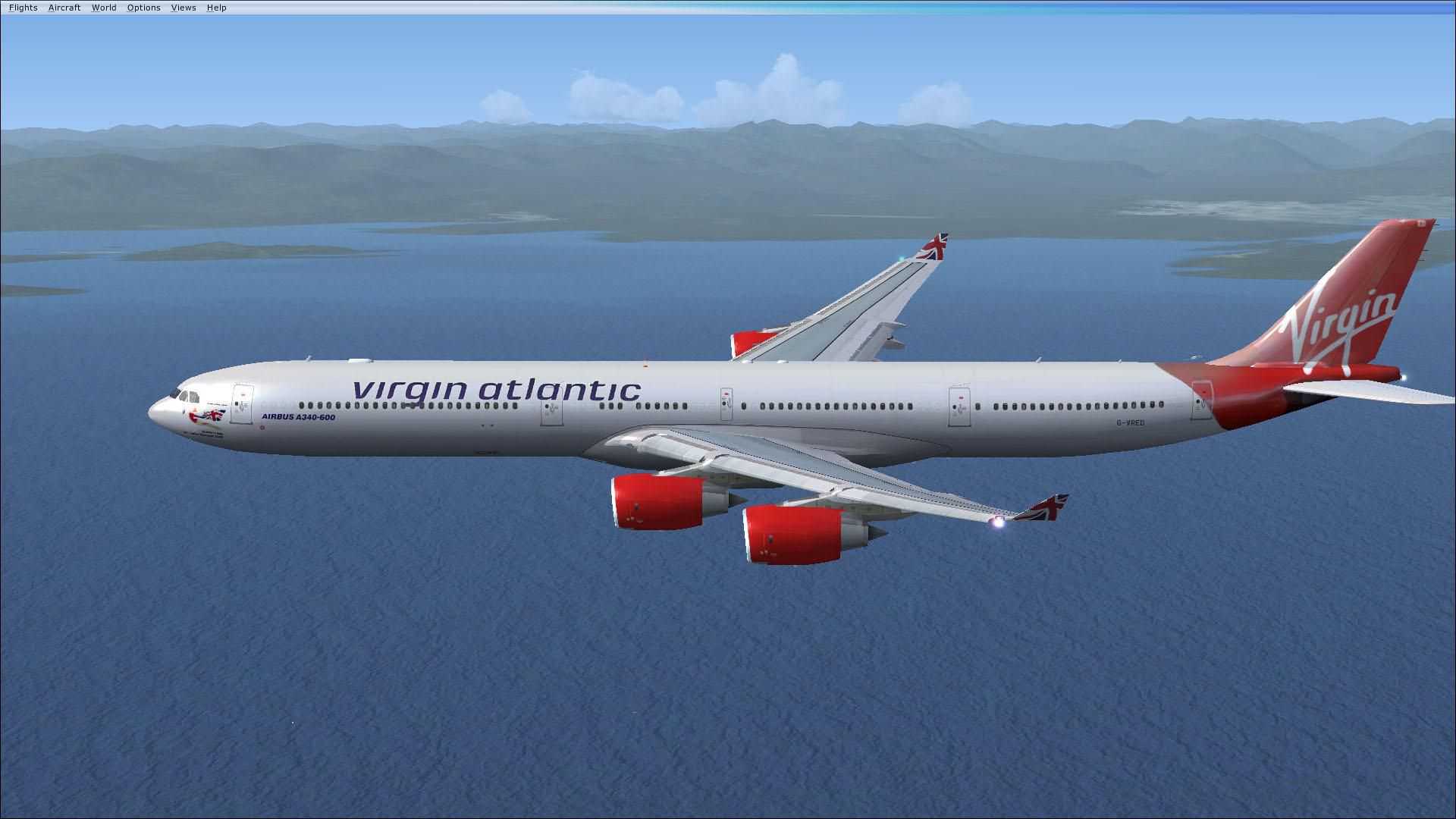Open the Views menu
This screenshot has width=1456, height=819.
point(183,7)
